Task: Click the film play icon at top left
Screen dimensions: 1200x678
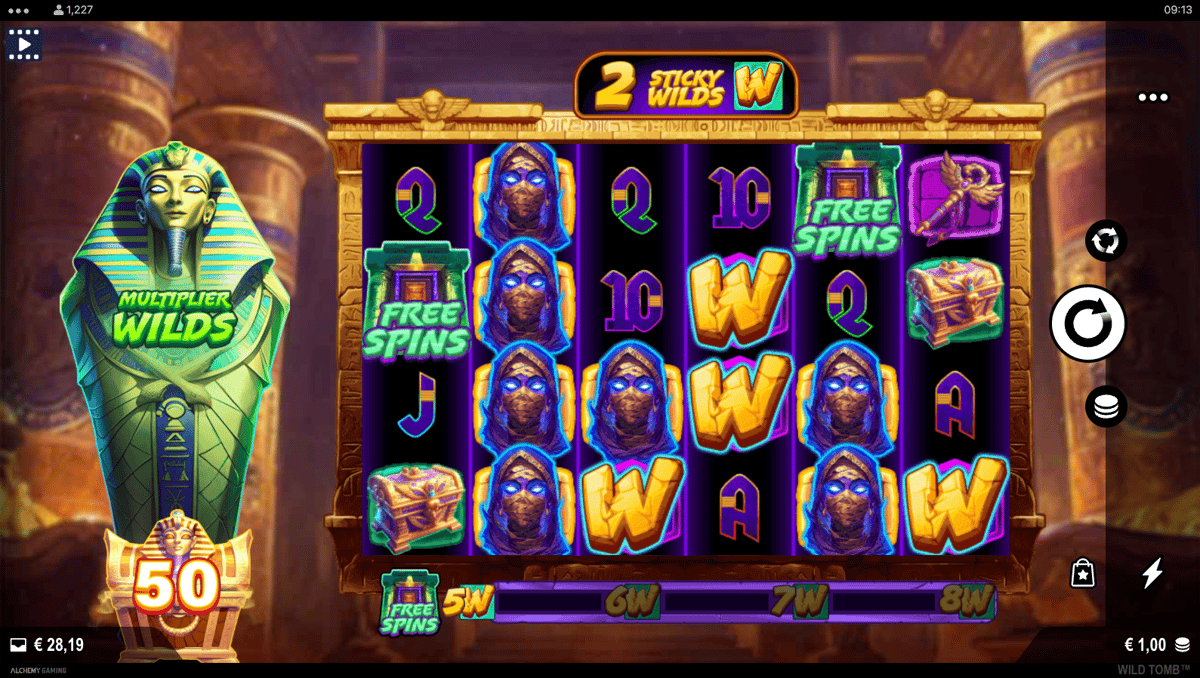Action: [24, 44]
